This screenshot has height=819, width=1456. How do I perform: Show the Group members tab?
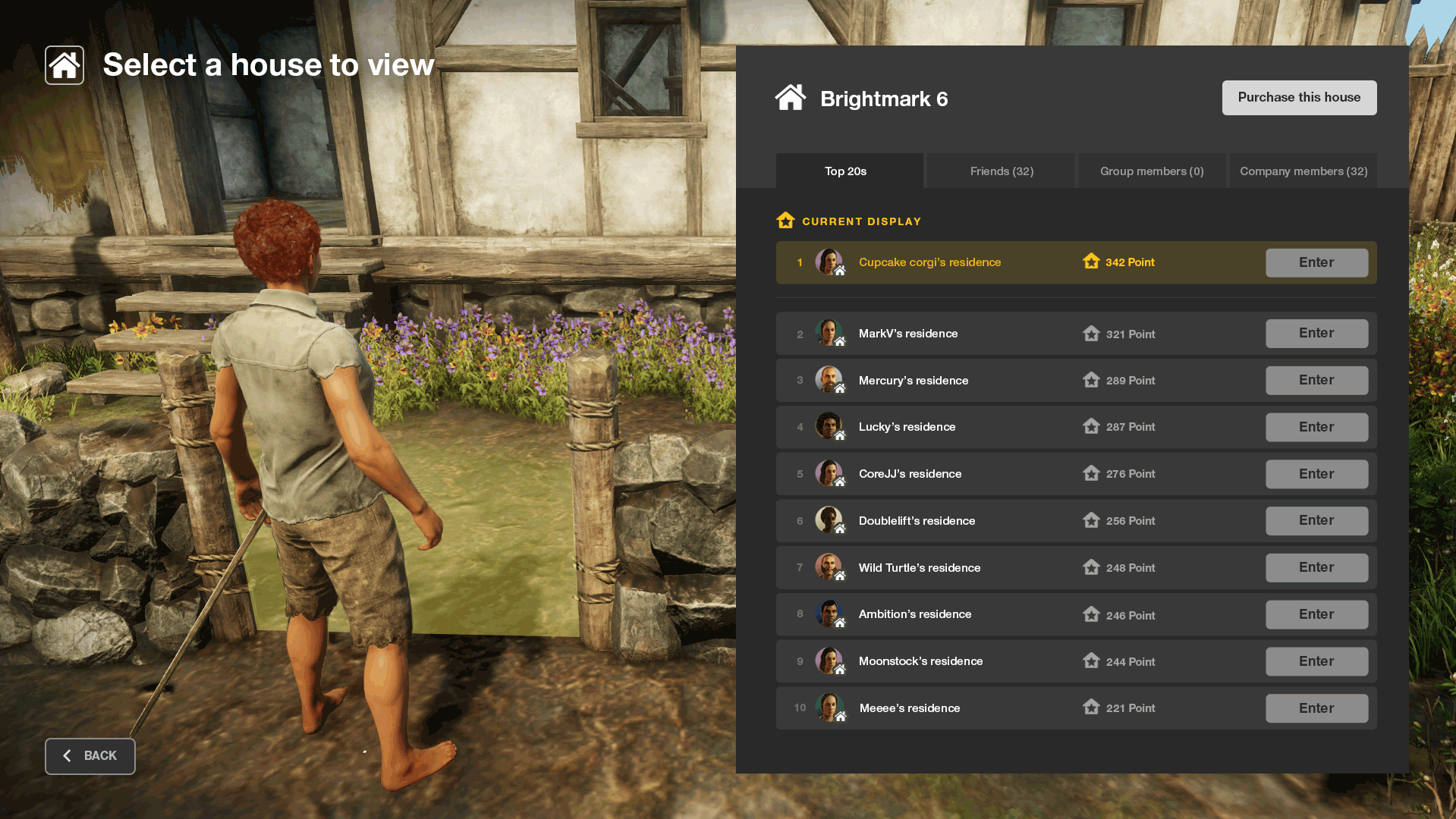coord(1152,171)
